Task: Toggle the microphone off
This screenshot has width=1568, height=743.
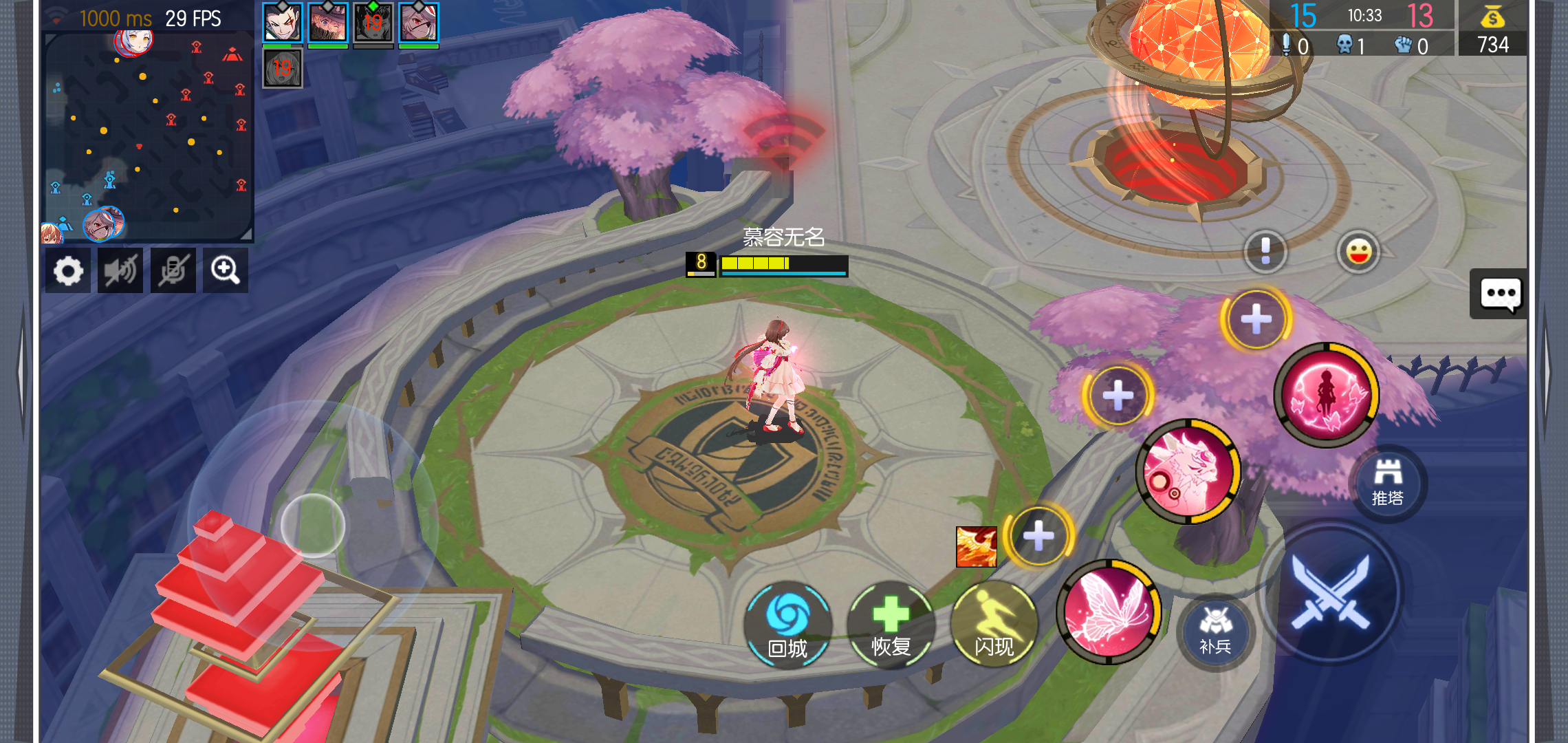Action: point(173,270)
